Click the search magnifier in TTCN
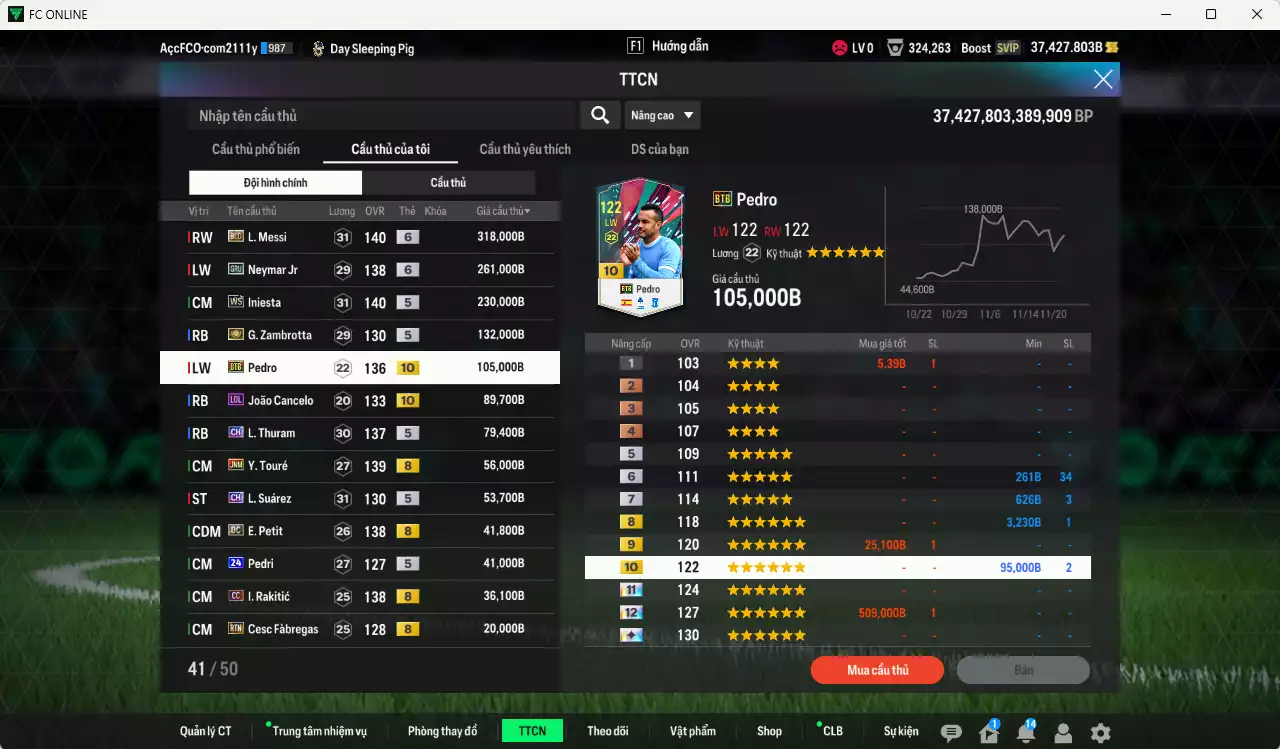The width and height of the screenshot is (1280, 749). pos(599,115)
